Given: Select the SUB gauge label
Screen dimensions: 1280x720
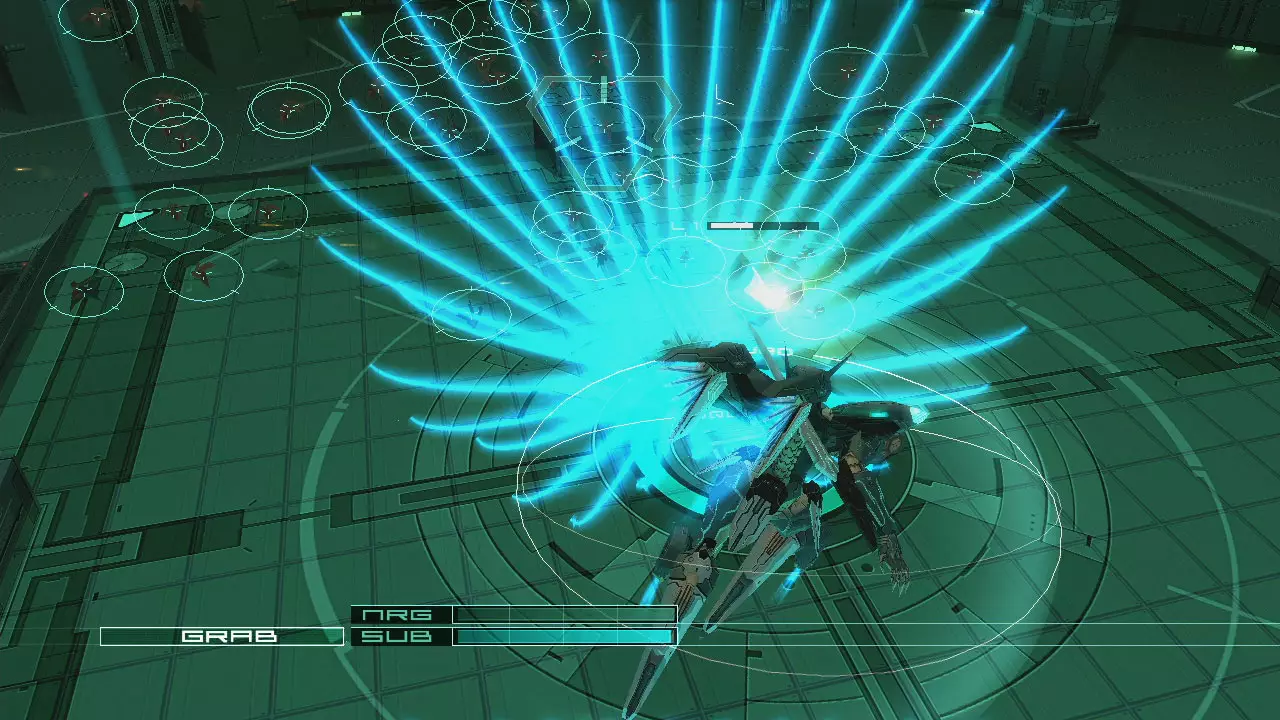Looking at the screenshot, I should tap(396, 633).
